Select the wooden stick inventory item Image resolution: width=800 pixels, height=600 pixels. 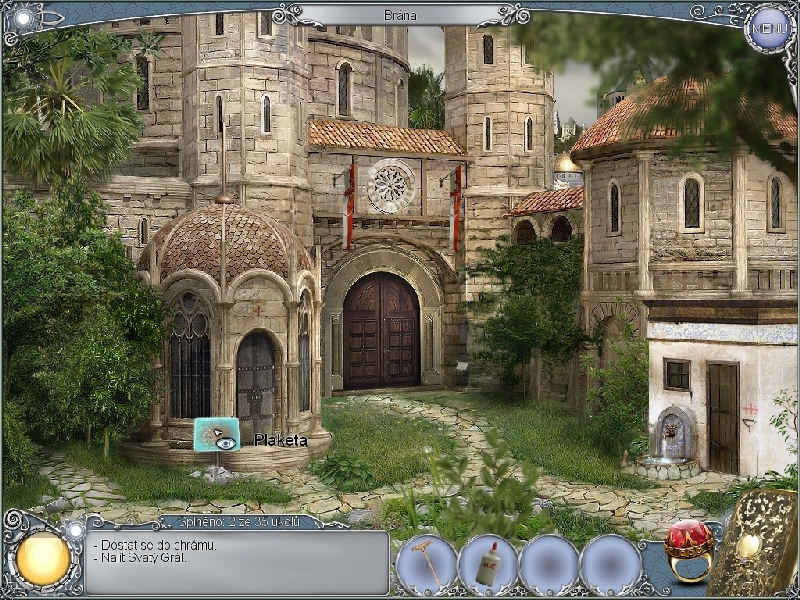coord(426,563)
